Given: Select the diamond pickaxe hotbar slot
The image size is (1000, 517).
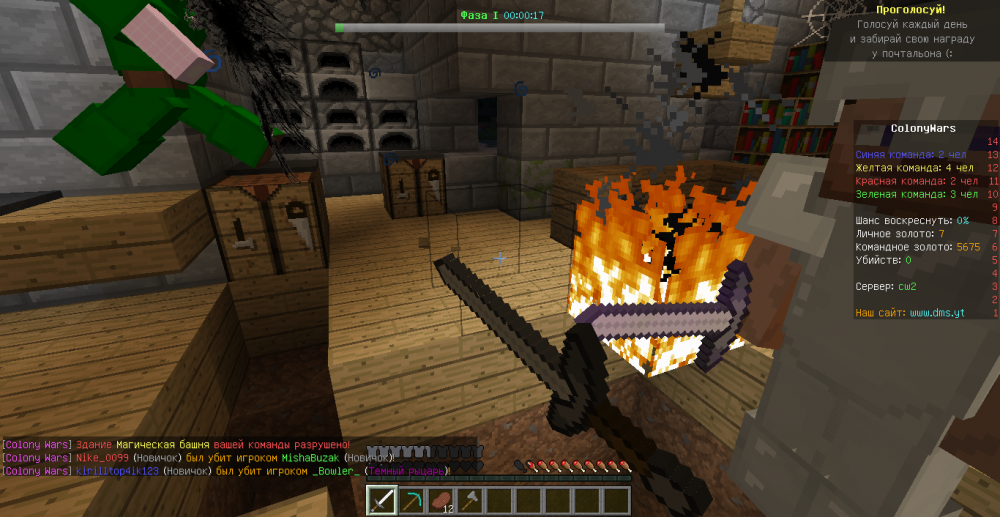Looking at the screenshot, I should [x=411, y=499].
